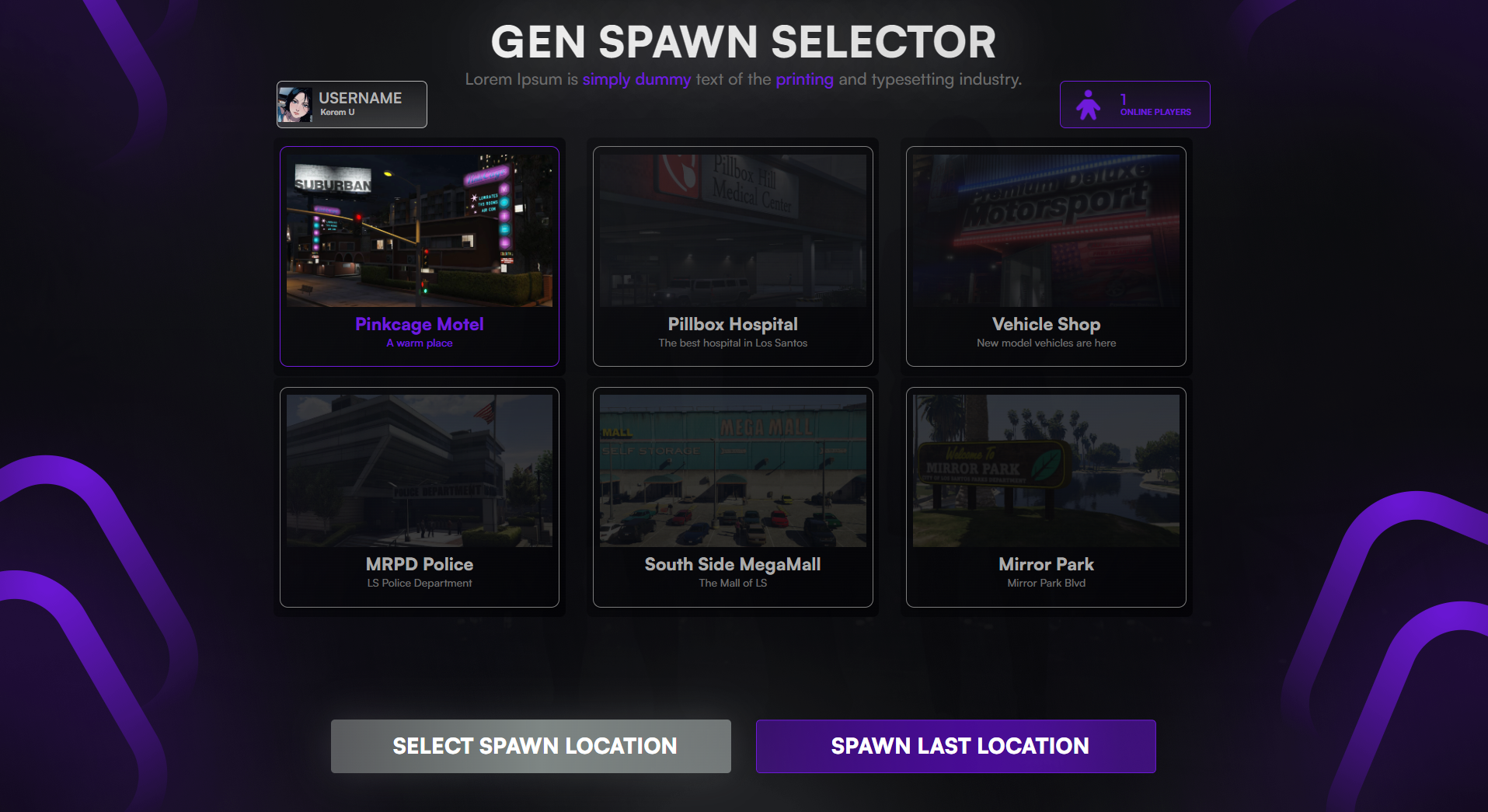The width and height of the screenshot is (1488, 812).
Task: Click the Pinkcage Motel title text
Action: point(419,324)
